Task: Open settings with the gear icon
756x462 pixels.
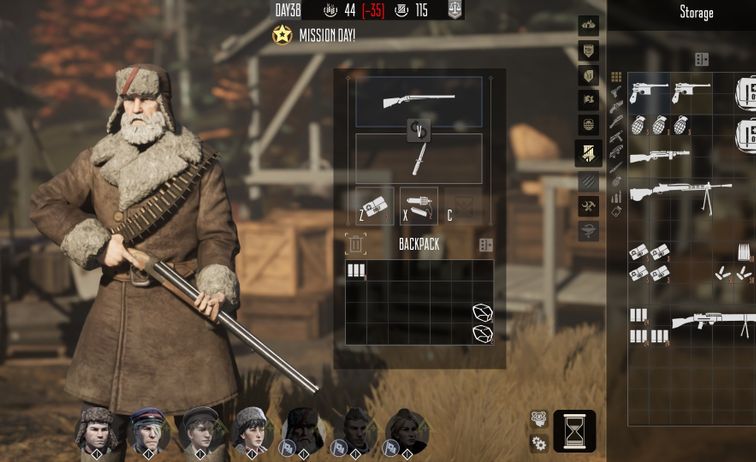Action: [x=538, y=441]
